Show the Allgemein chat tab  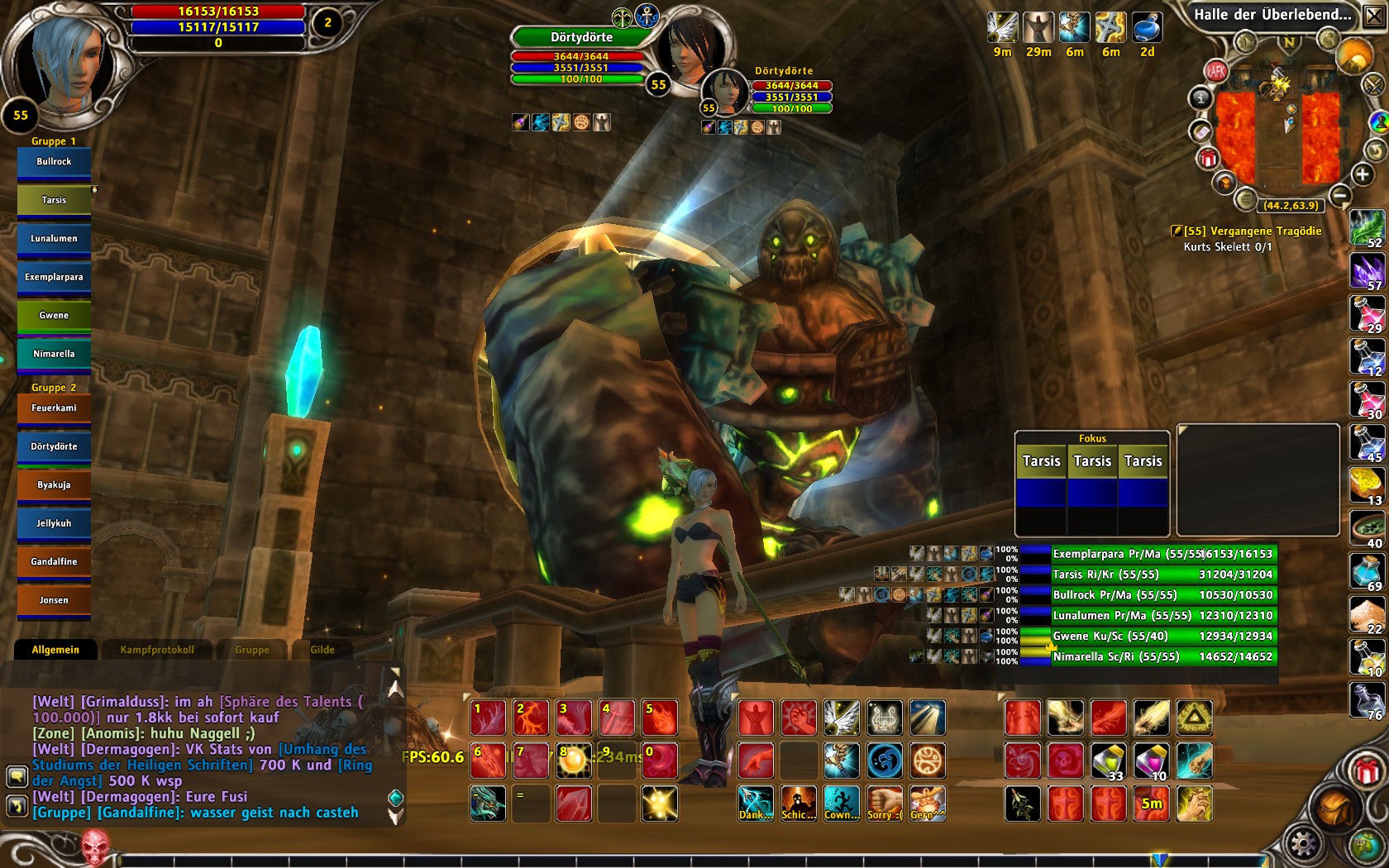(x=55, y=650)
